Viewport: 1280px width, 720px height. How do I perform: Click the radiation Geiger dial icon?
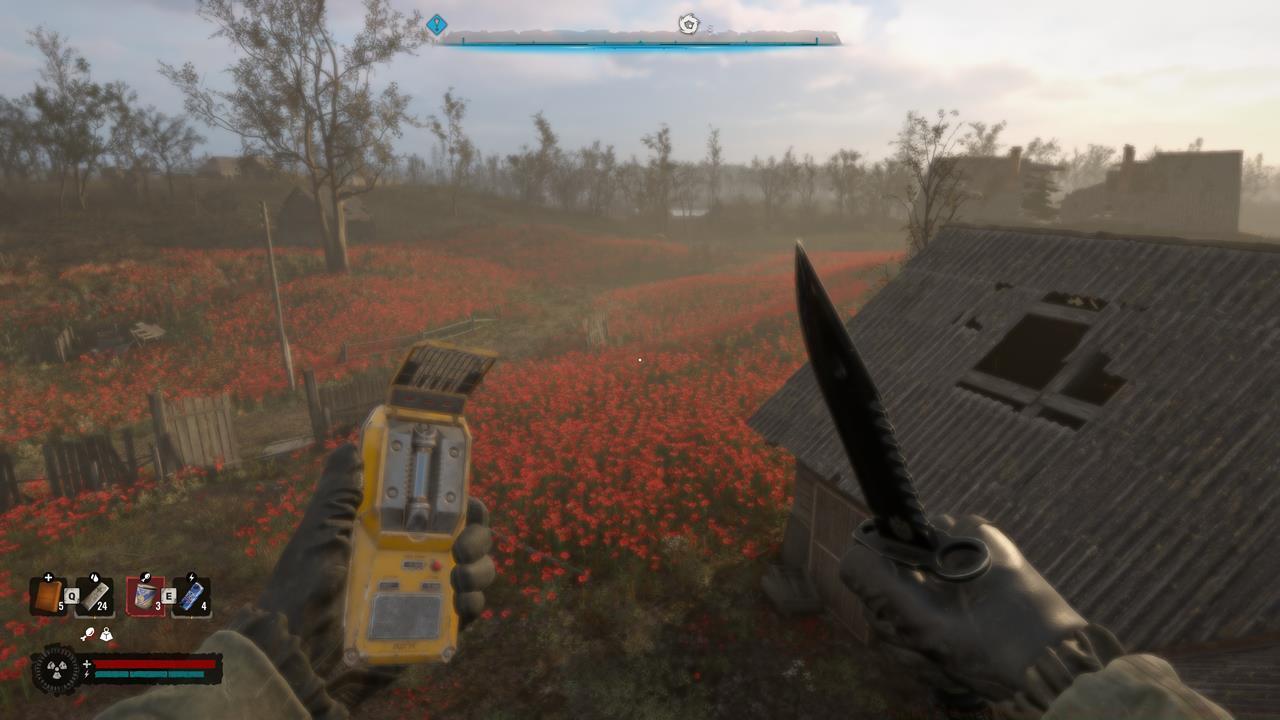tap(54, 669)
